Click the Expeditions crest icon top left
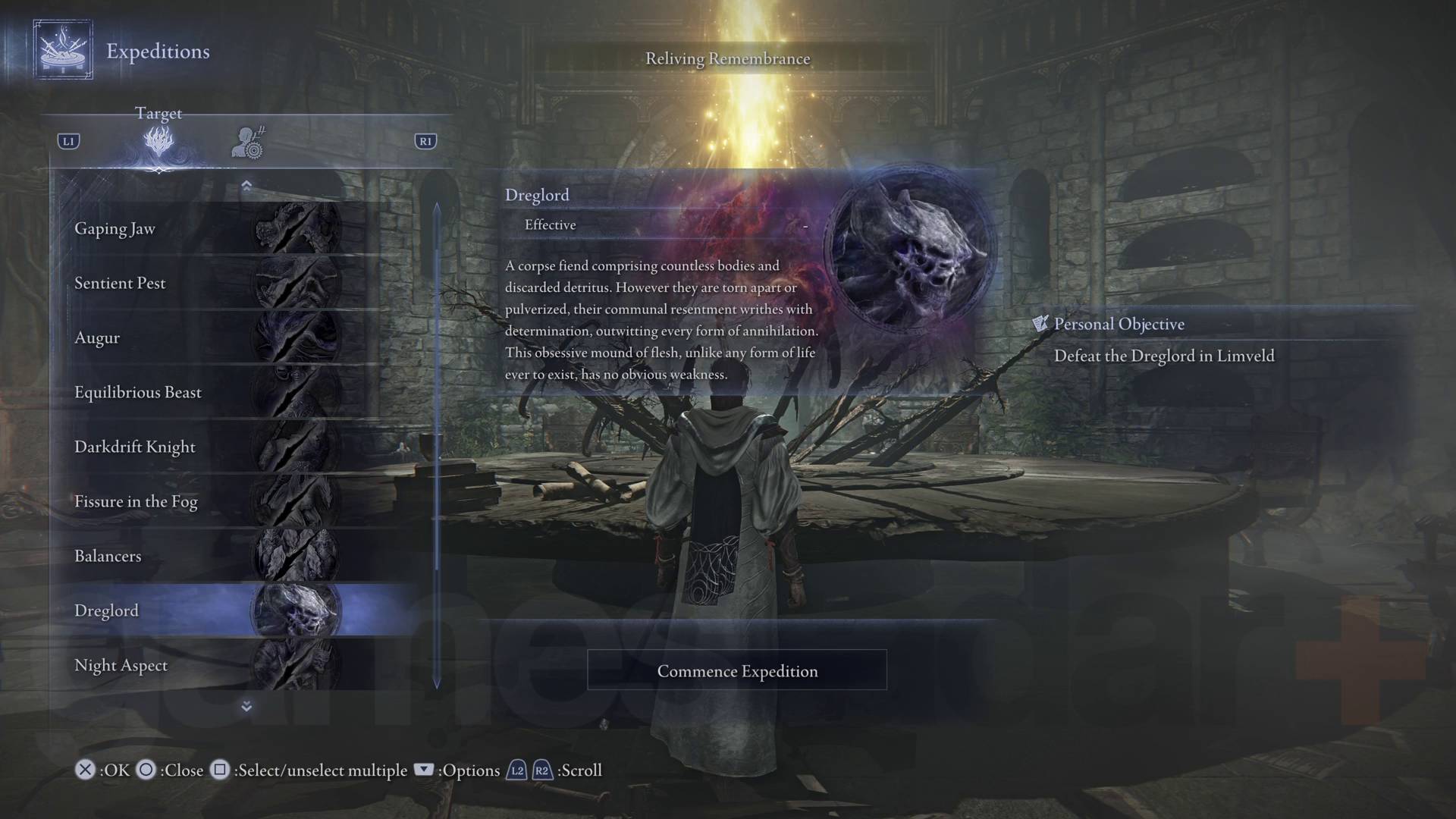This screenshot has width=1456, height=819. click(x=63, y=52)
